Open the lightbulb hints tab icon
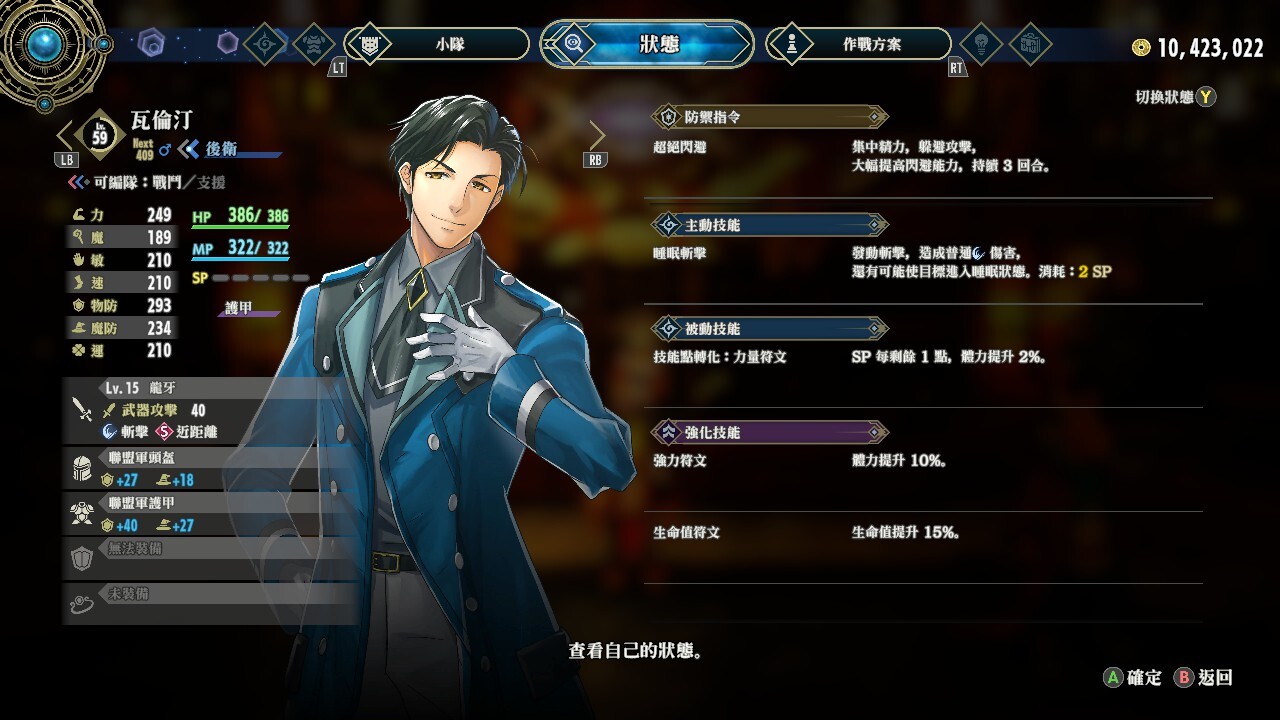The height and width of the screenshot is (720, 1280). (x=981, y=44)
